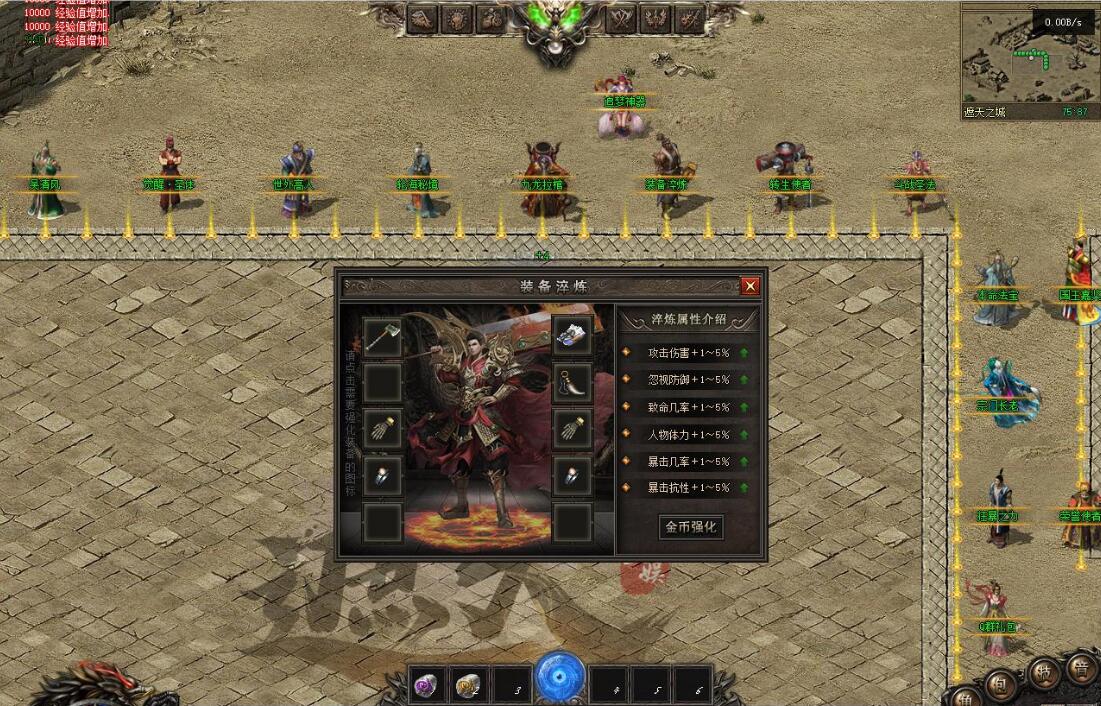Click the green arrow beside 暴击几率
The image size is (1101, 706).
[x=744, y=461]
